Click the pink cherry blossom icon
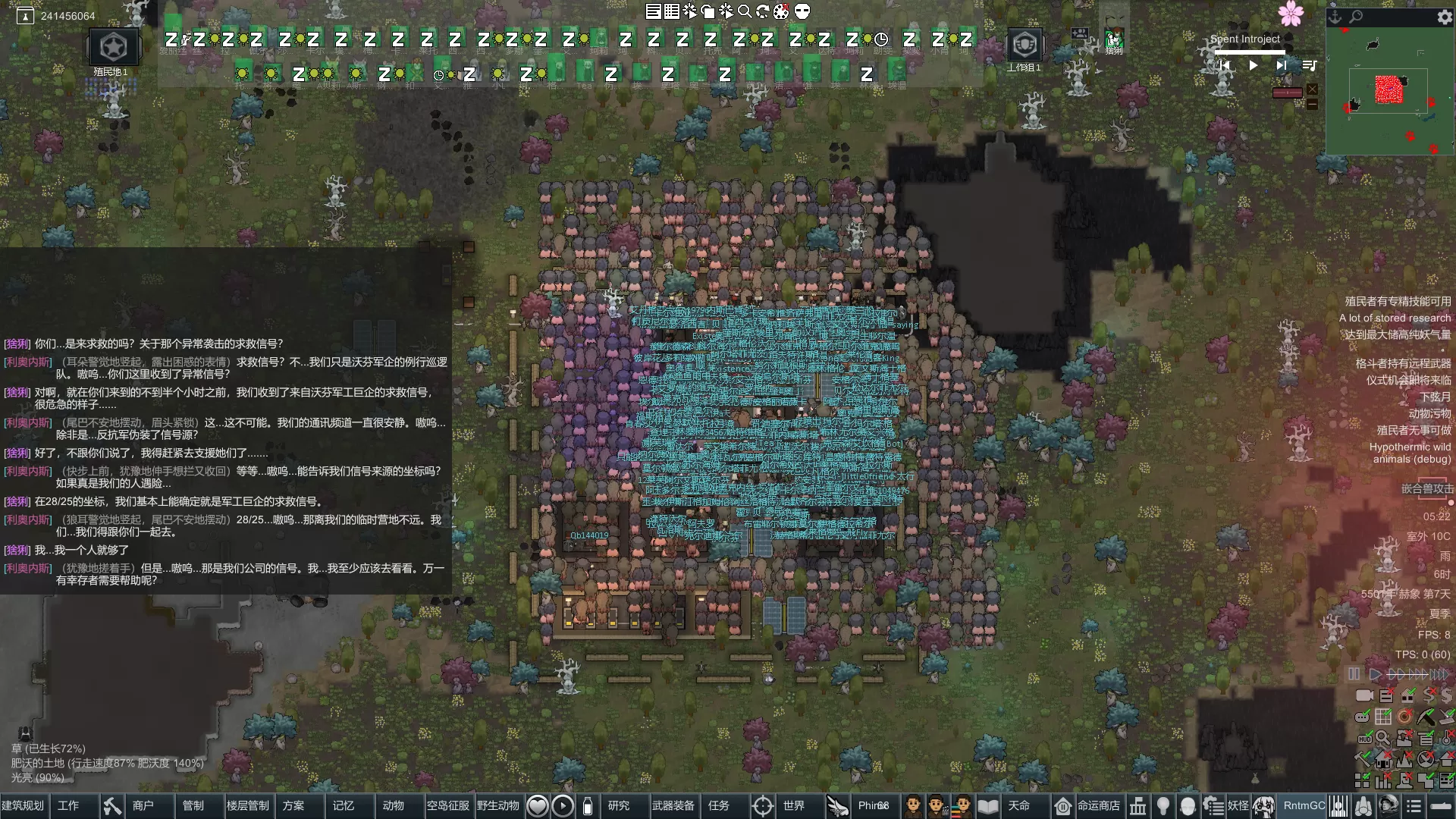Image resolution: width=1456 pixels, height=819 pixels. 1291,14
